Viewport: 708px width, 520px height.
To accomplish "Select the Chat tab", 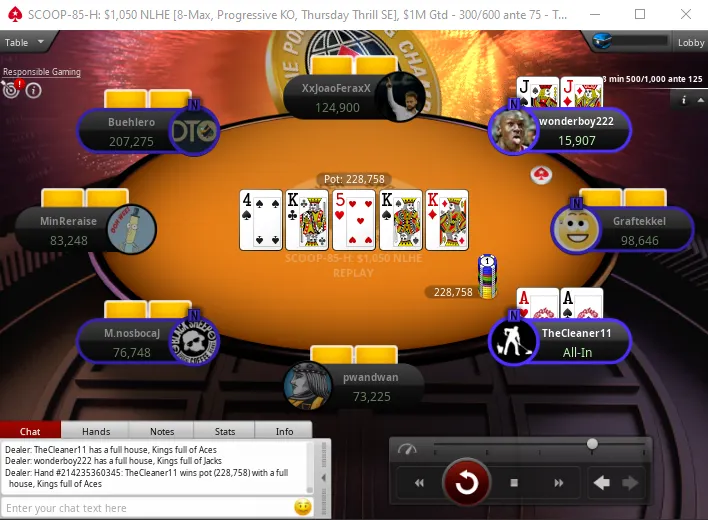I will (31, 431).
